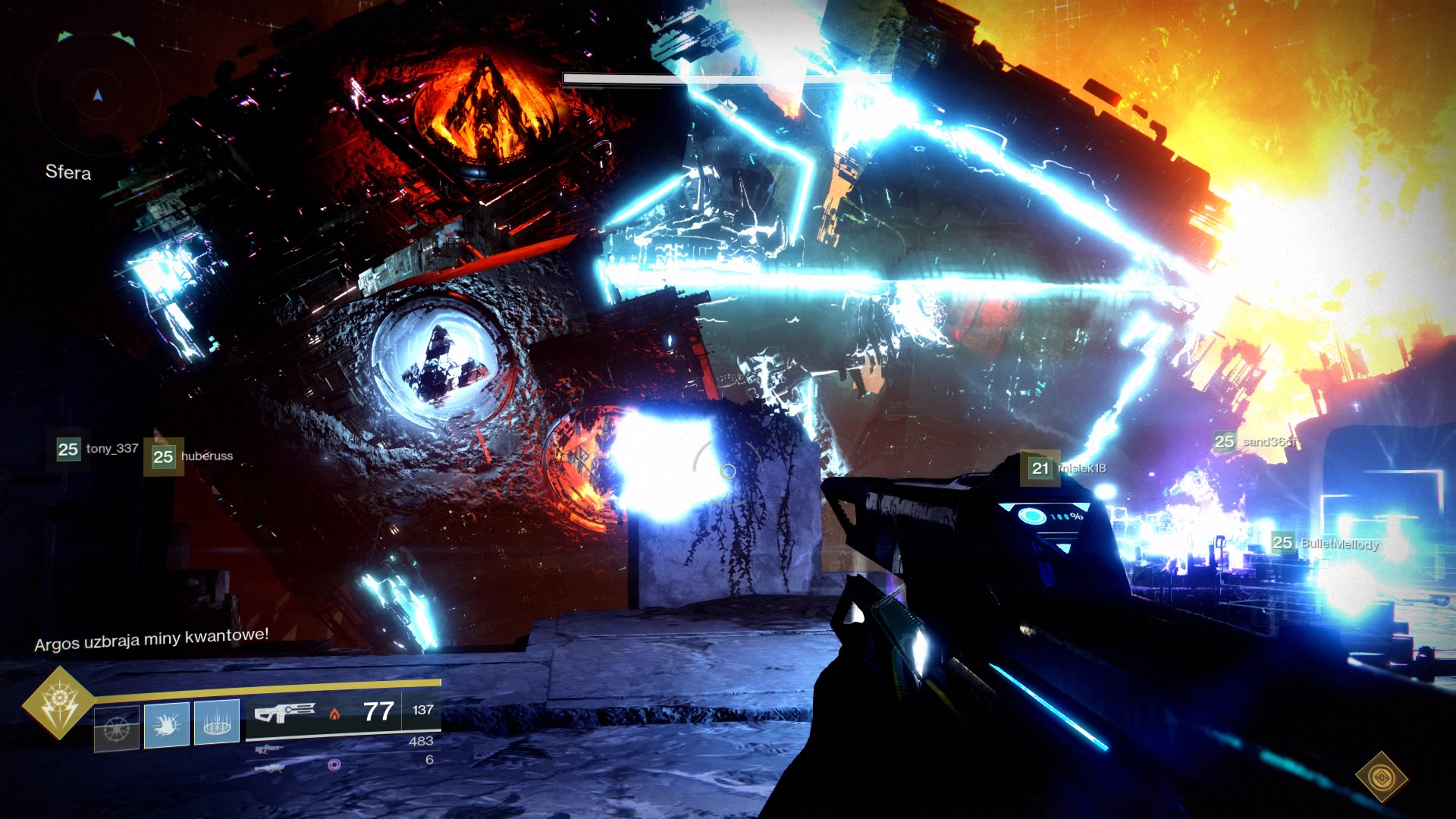Select the tony_337 player nameplate

(x=98, y=449)
